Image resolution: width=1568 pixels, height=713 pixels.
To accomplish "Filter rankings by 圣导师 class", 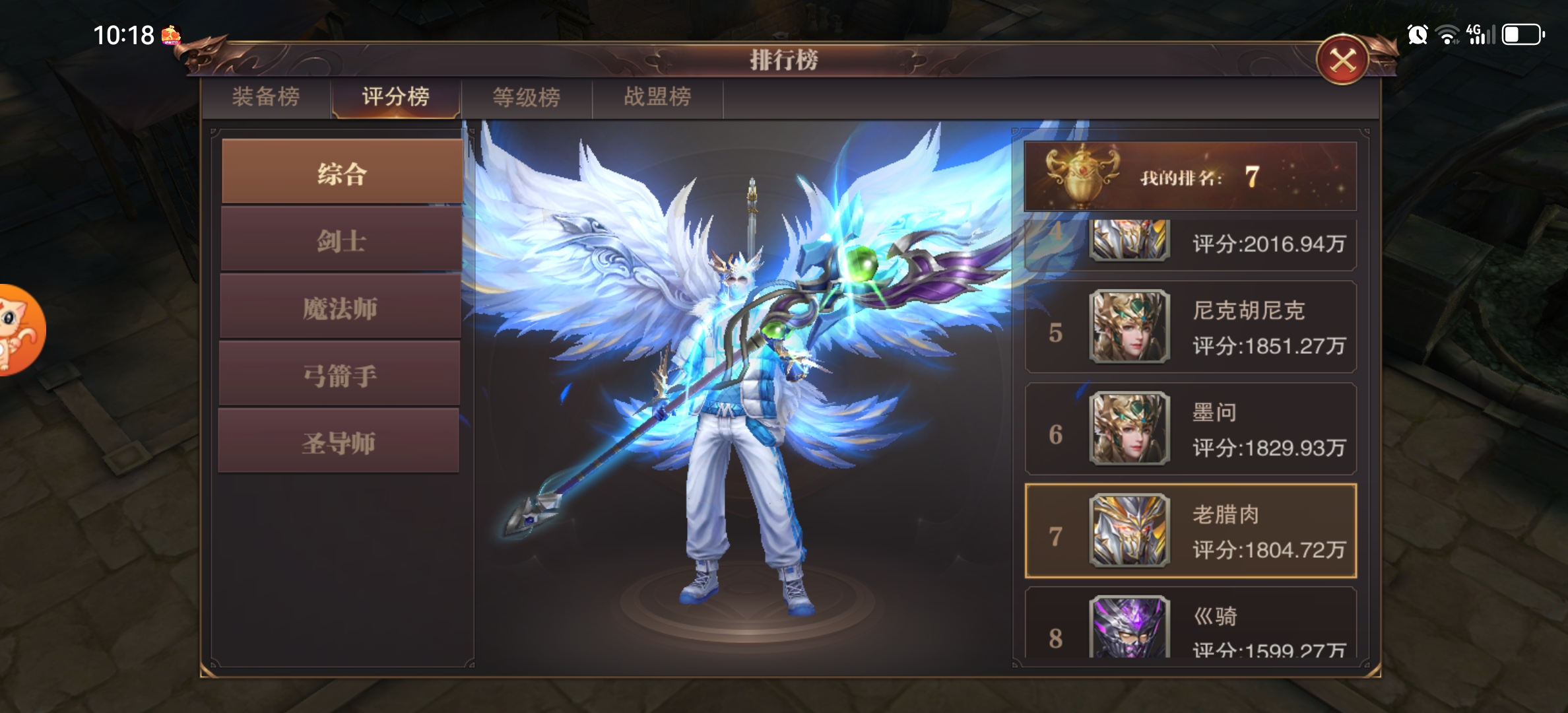I will click(x=339, y=442).
